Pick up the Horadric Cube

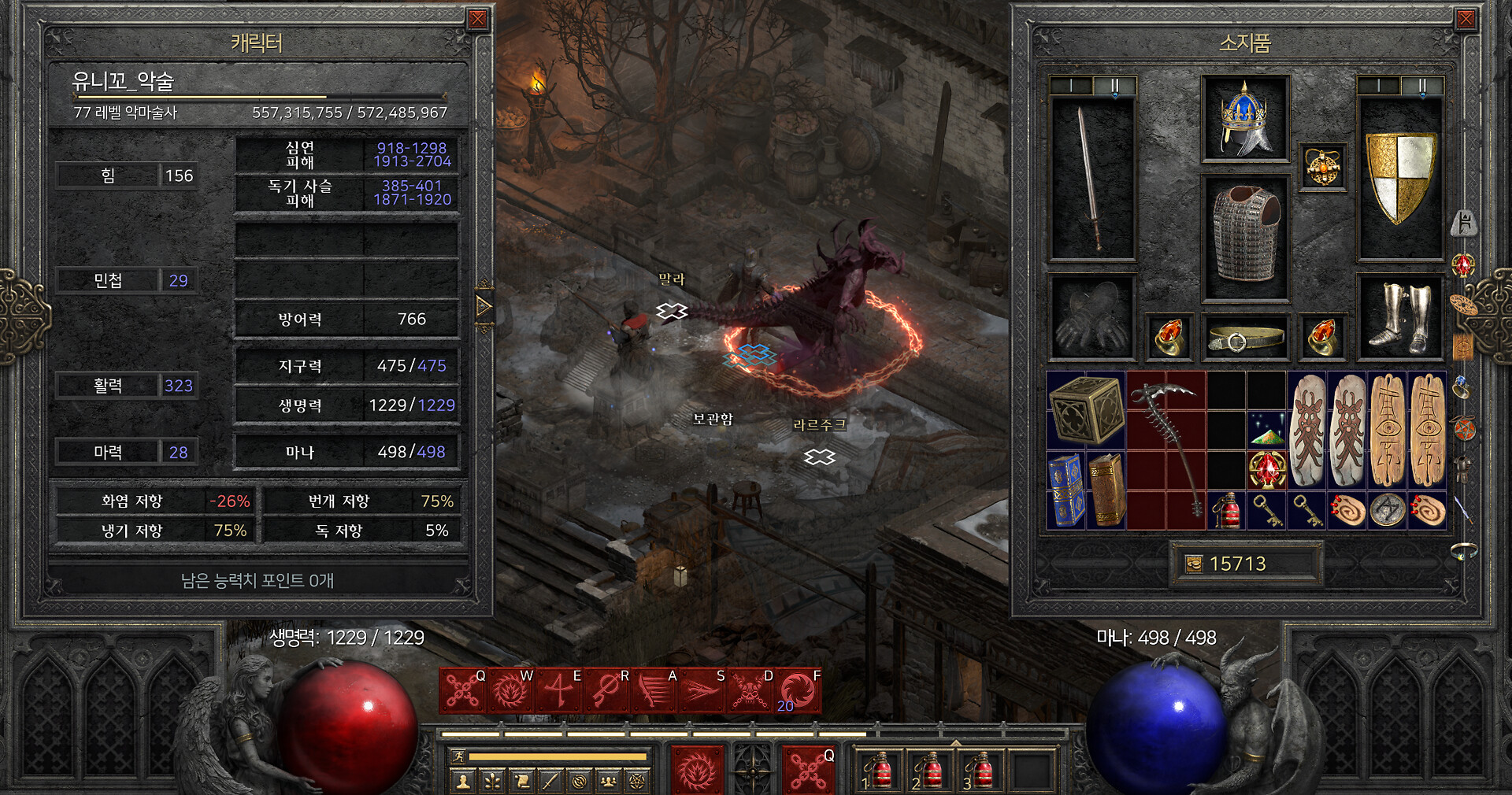[1086, 410]
